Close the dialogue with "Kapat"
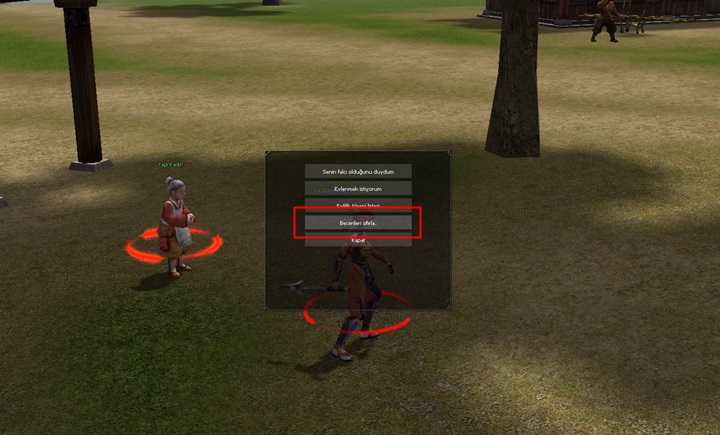The width and height of the screenshot is (720, 435). [x=358, y=240]
